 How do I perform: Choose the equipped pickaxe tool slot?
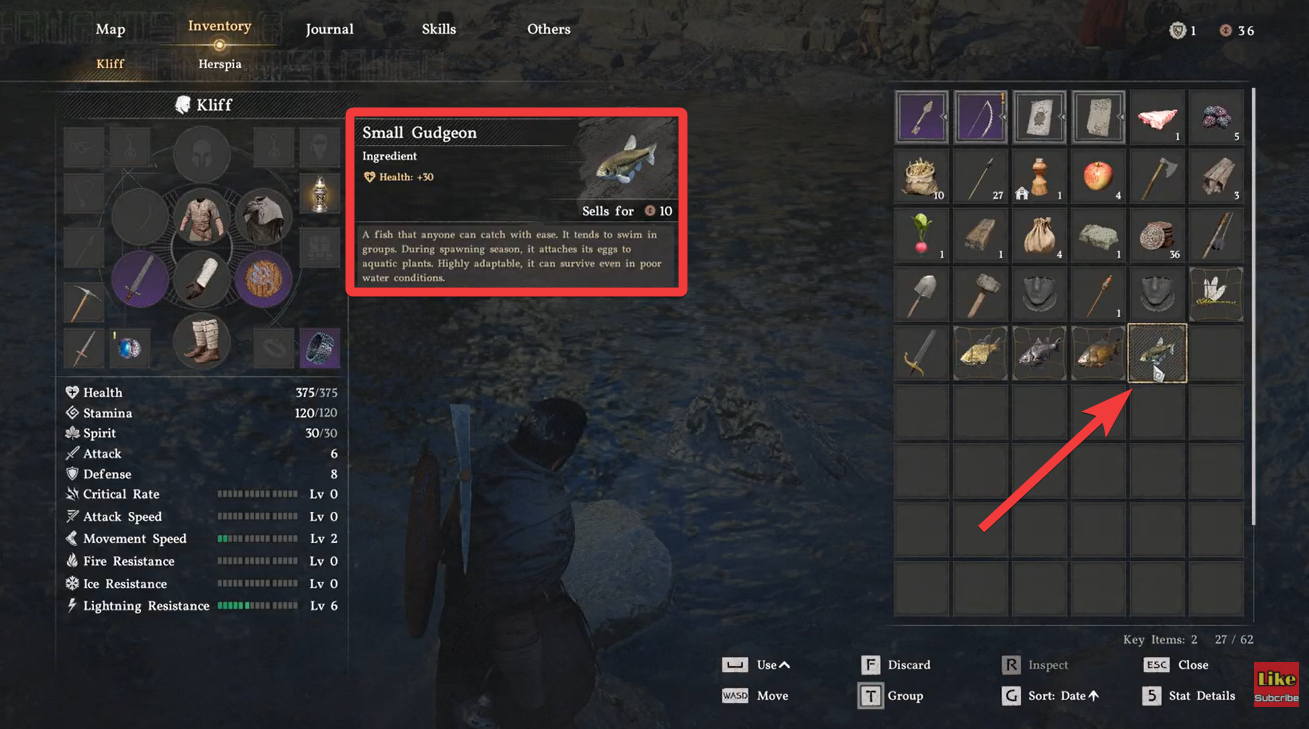pos(84,301)
